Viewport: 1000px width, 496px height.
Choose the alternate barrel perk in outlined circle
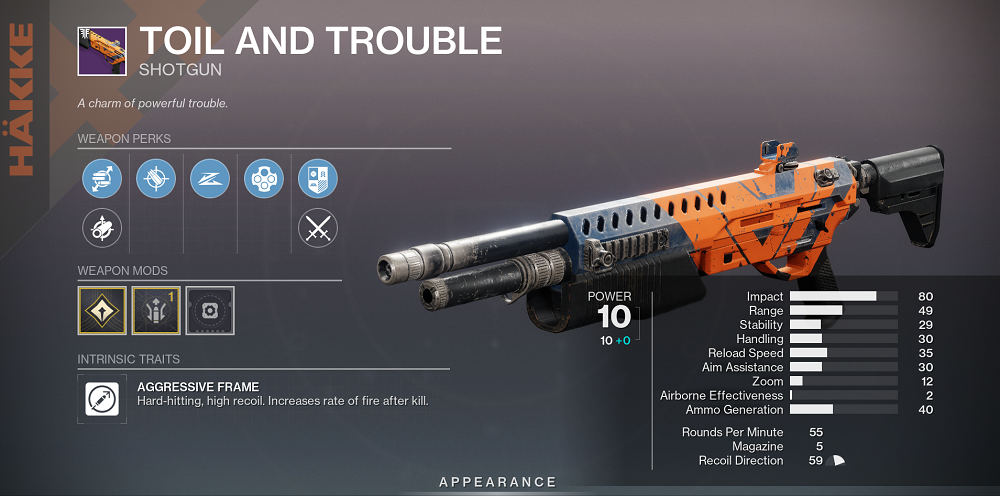pyautogui.click(x=102, y=230)
